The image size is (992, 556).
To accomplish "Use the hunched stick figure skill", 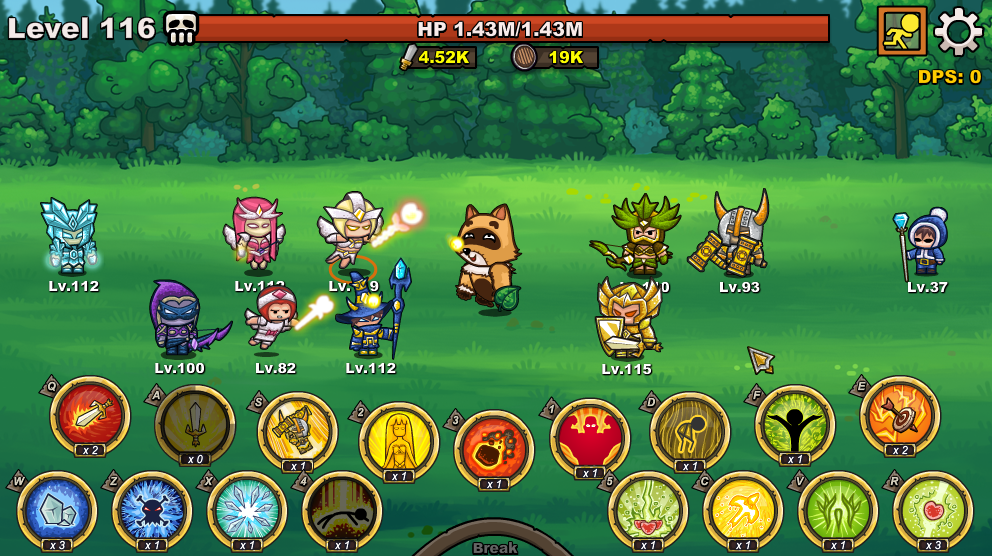I will pyautogui.click(x=690, y=431).
